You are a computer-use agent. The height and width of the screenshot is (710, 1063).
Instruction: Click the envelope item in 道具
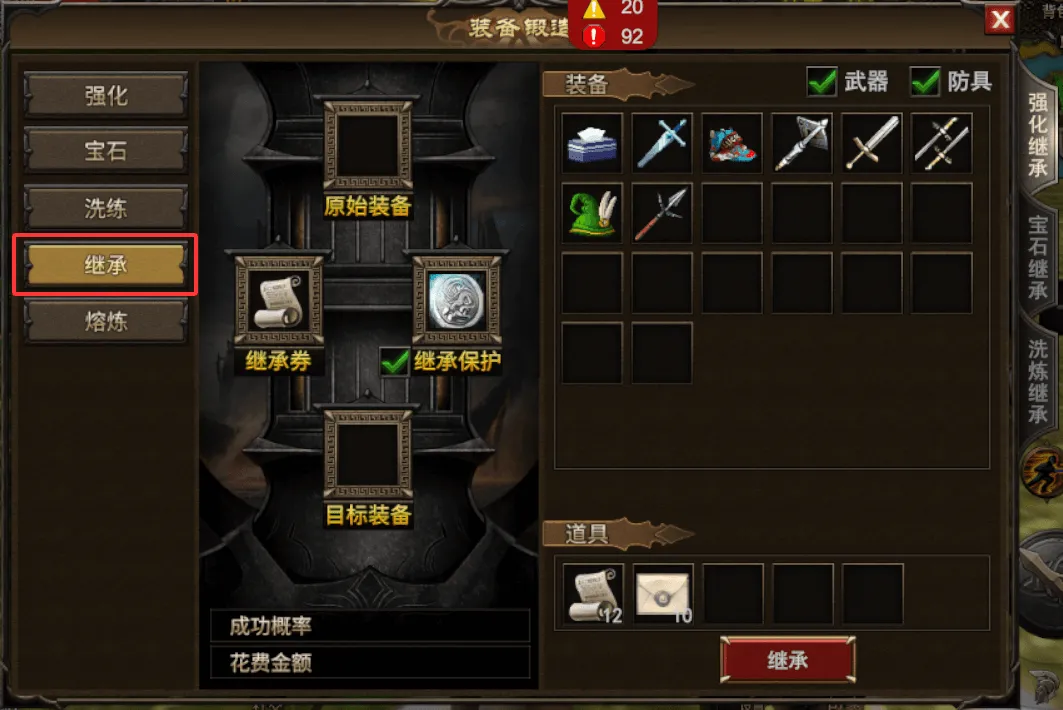(664, 594)
